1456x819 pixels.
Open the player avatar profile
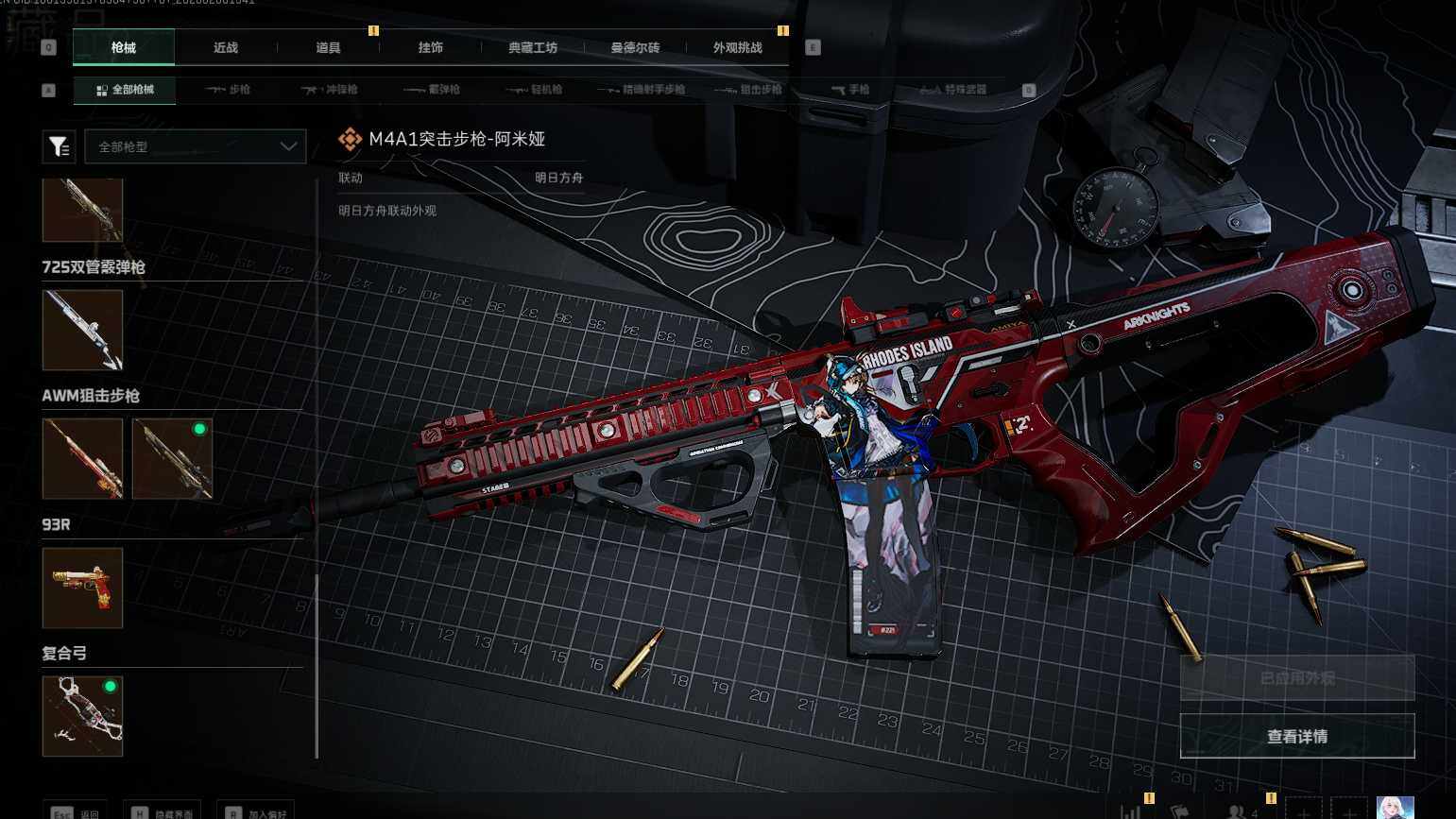click(x=1395, y=809)
